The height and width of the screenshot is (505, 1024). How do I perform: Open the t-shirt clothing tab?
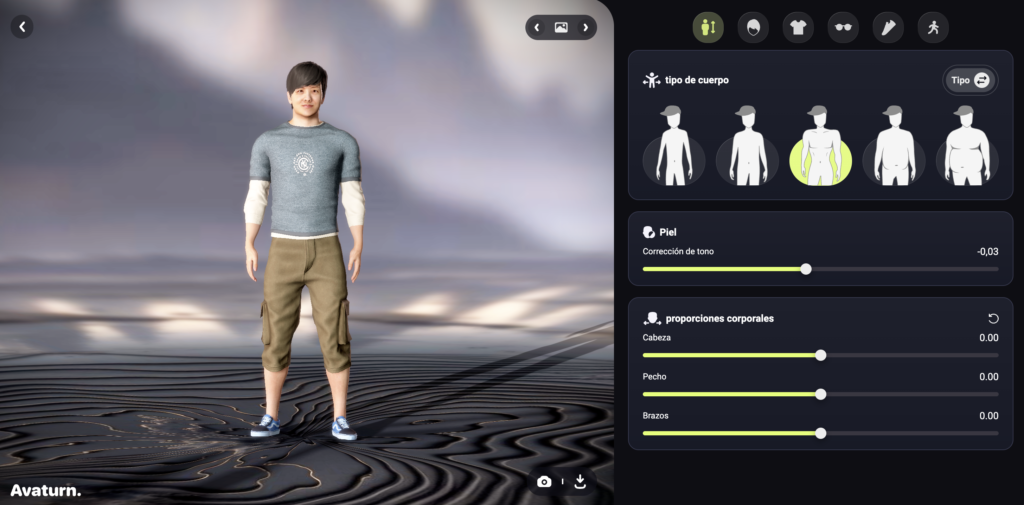pos(797,28)
